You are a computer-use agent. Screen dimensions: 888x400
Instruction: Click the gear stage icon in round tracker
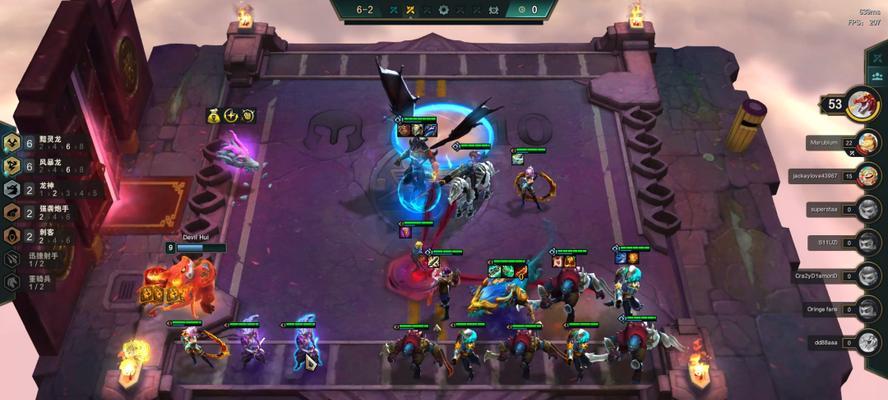[x=444, y=10]
